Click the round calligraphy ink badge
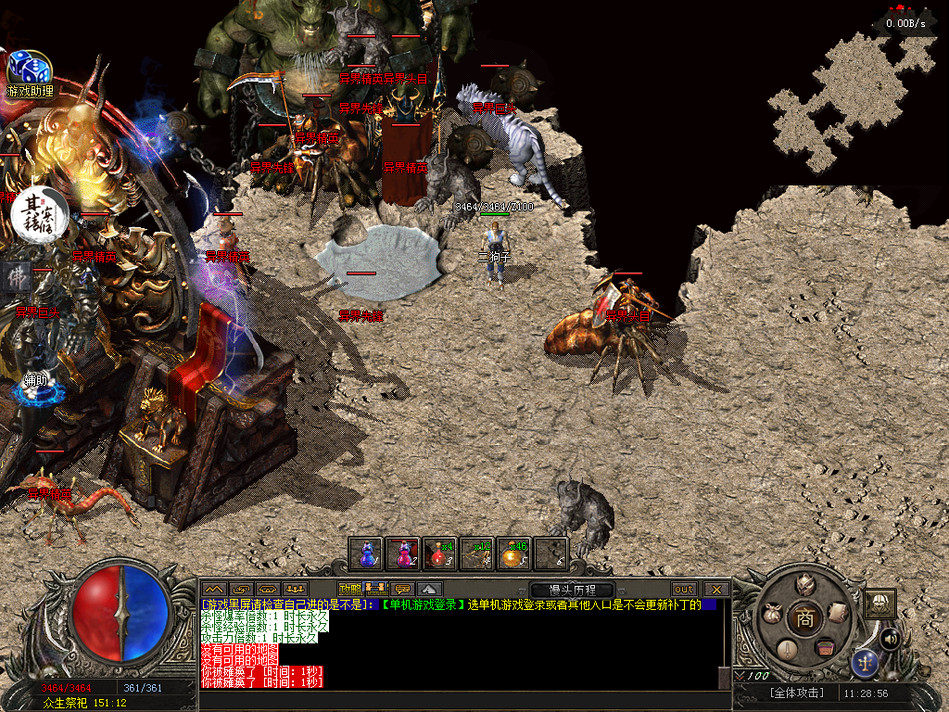Viewport: 949px width, 712px height. pos(39,212)
